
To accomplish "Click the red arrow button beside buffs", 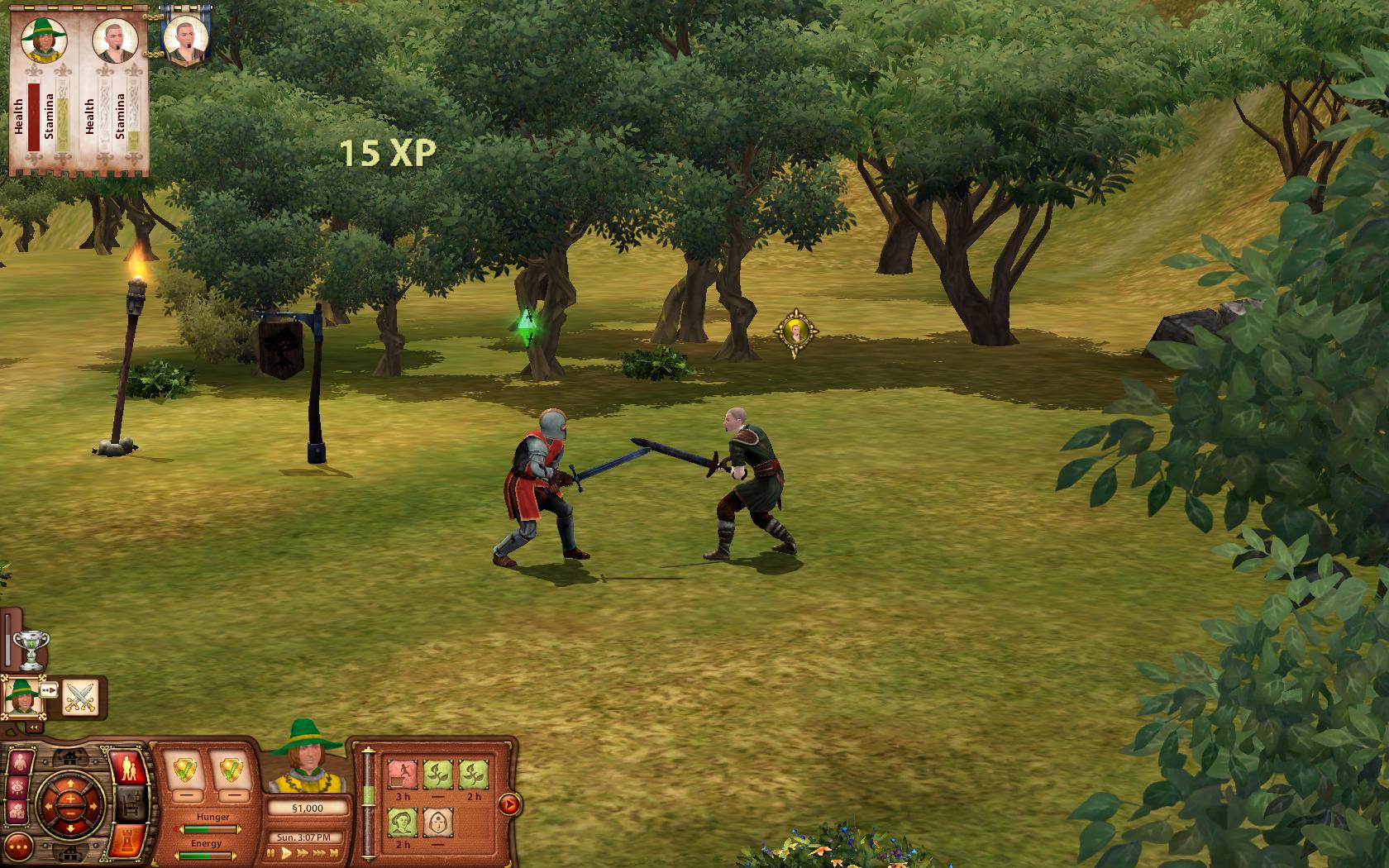I will [x=510, y=804].
